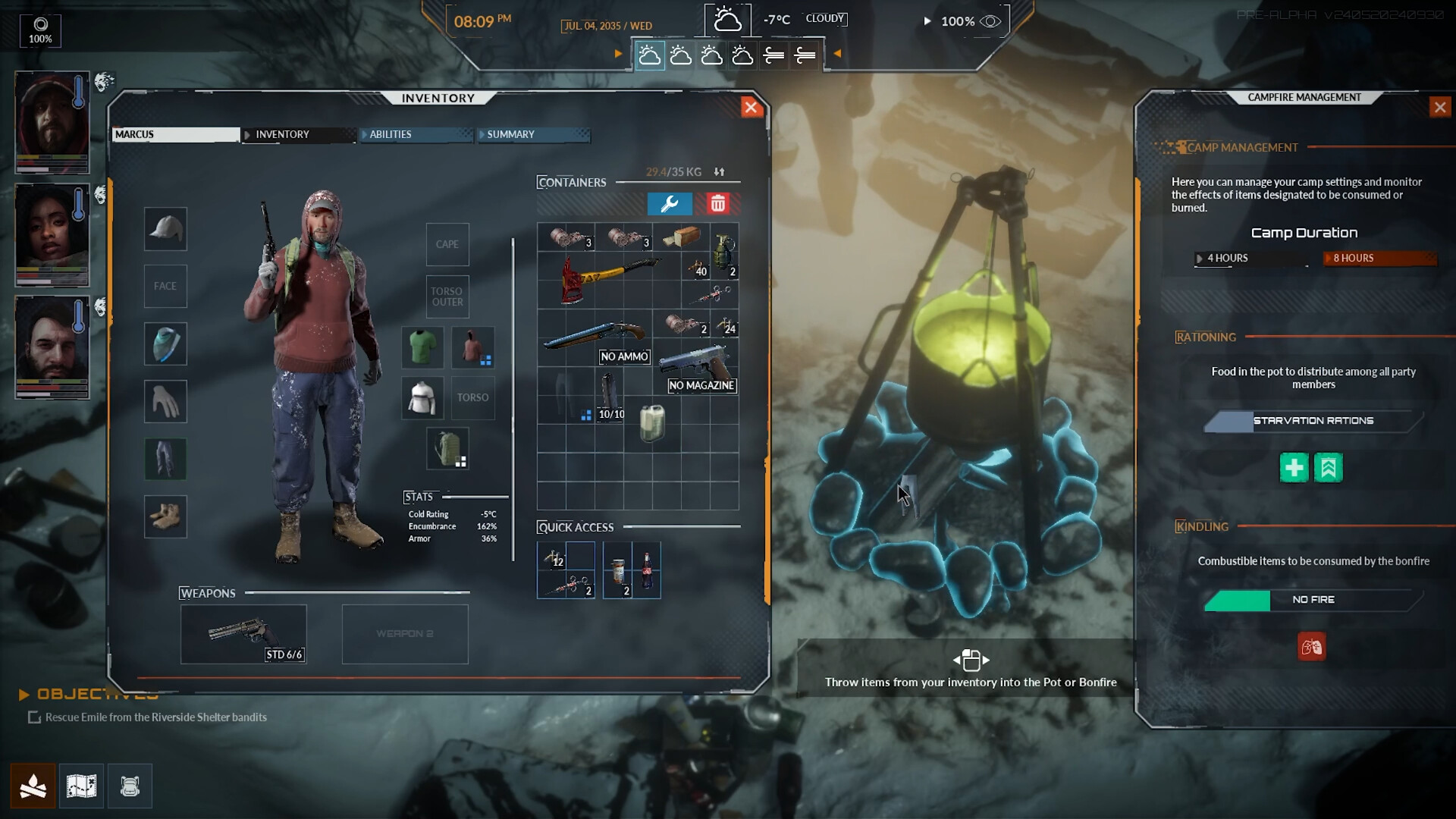Select the bearded hooded character portrait
Image resolution: width=1456 pixels, height=819 pixels.
(x=52, y=123)
